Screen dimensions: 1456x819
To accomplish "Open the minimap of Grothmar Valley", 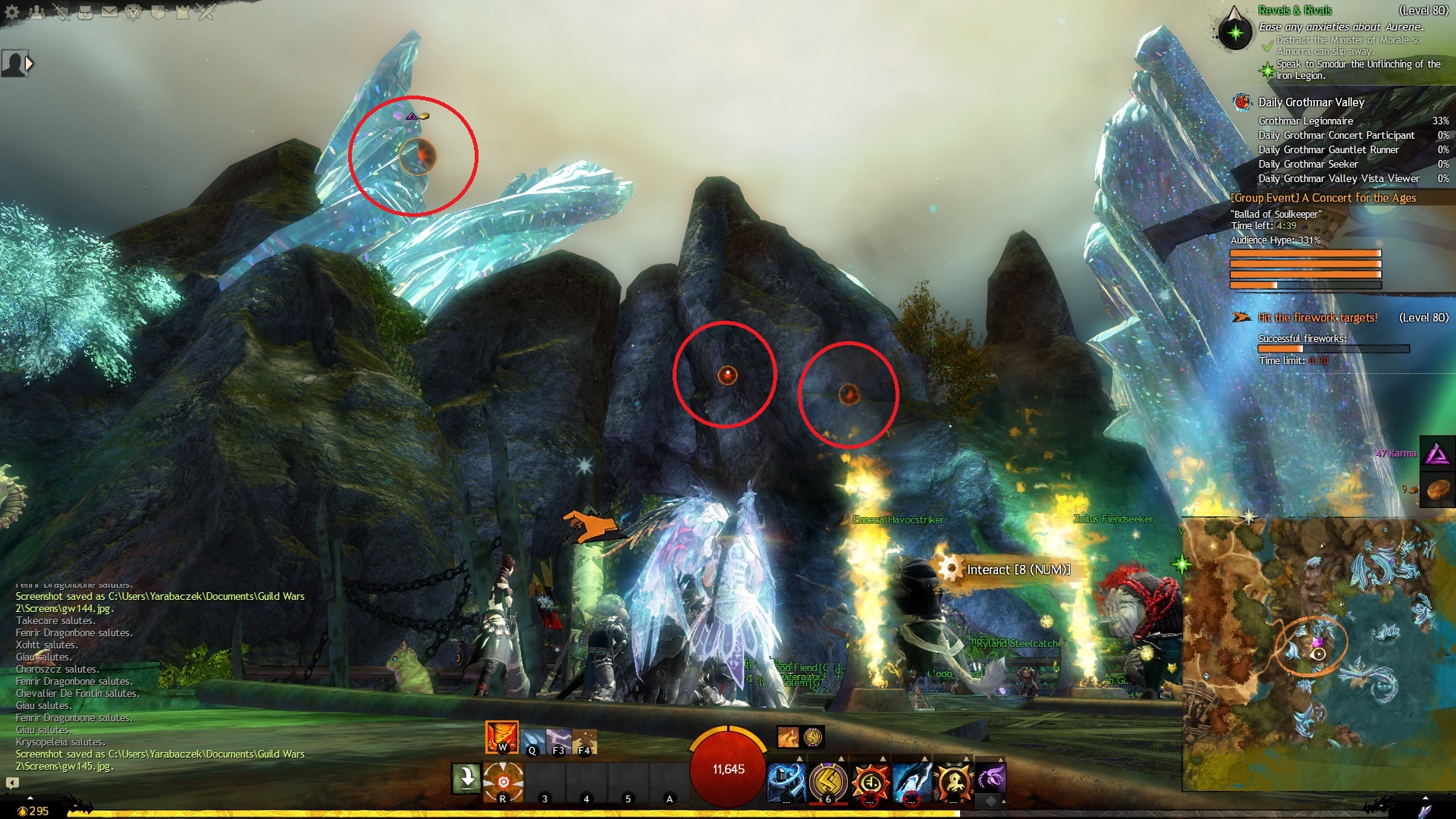I will 1318,654.
